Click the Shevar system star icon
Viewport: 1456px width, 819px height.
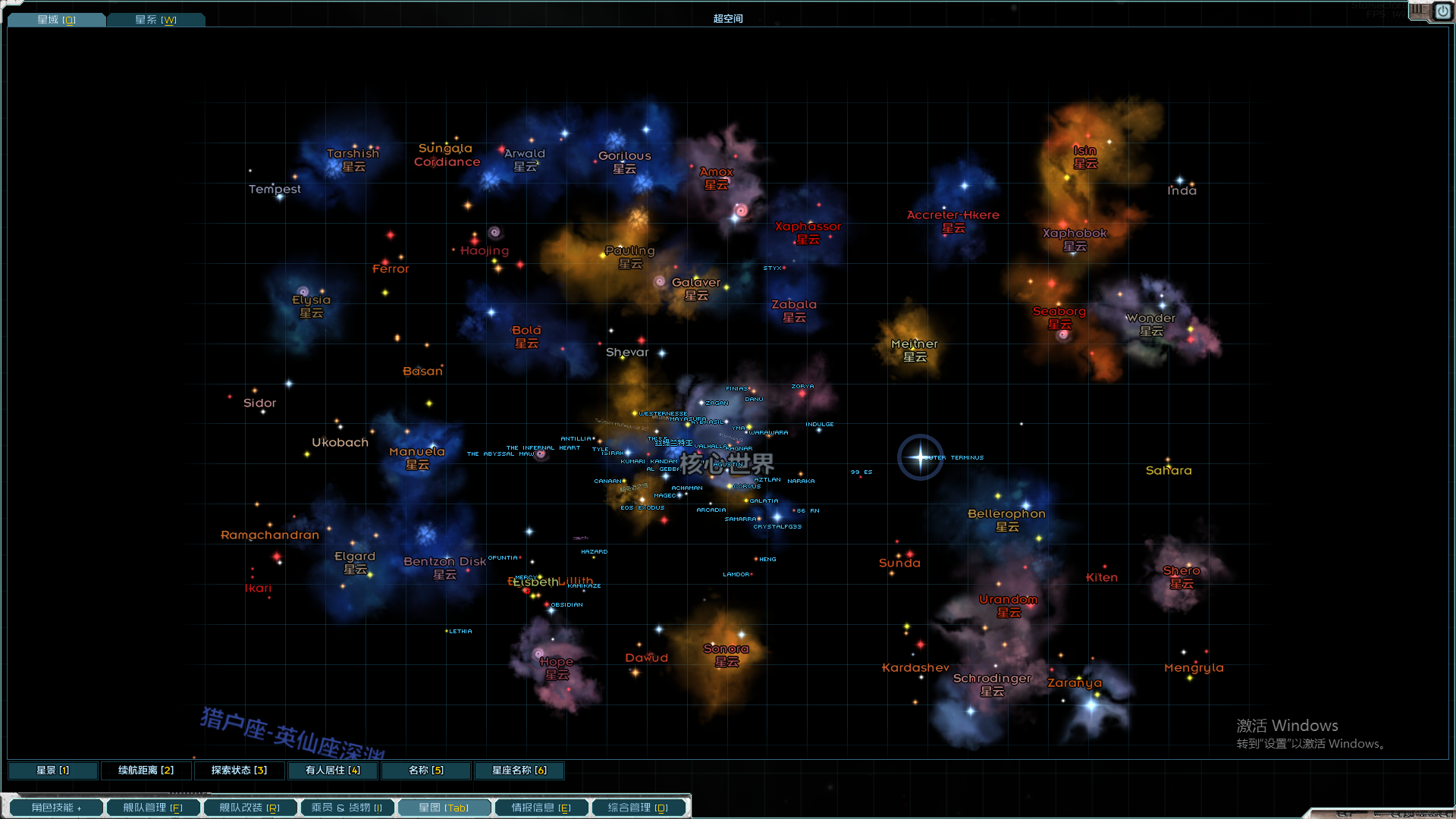tap(627, 351)
